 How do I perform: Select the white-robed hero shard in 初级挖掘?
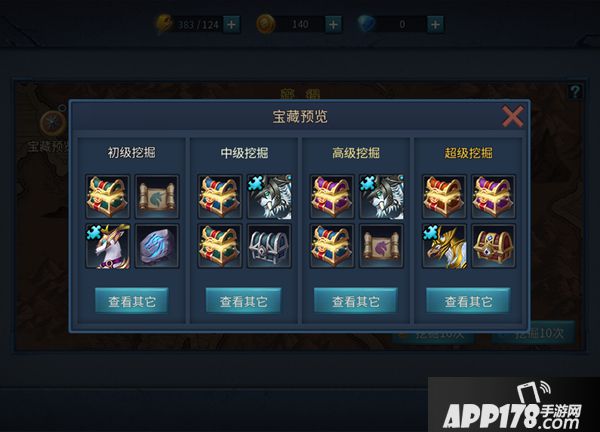point(107,243)
